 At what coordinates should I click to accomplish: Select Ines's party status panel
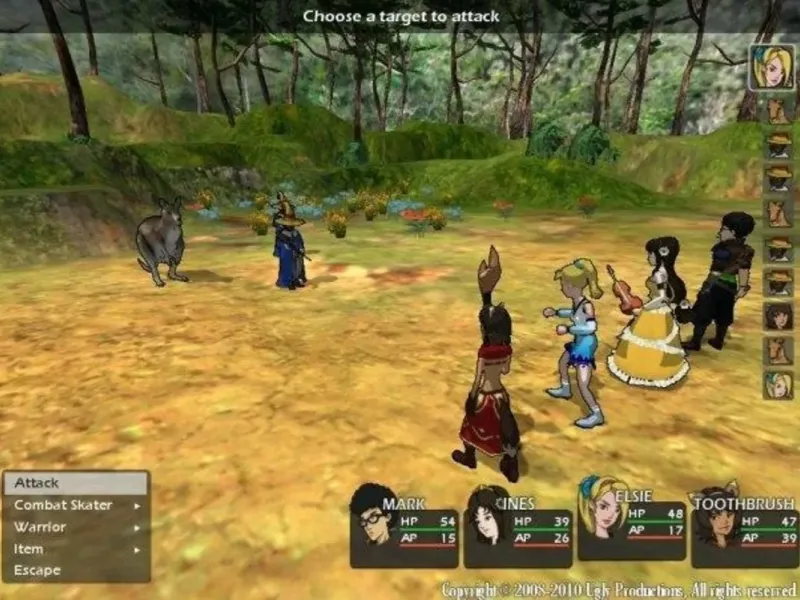point(518,527)
